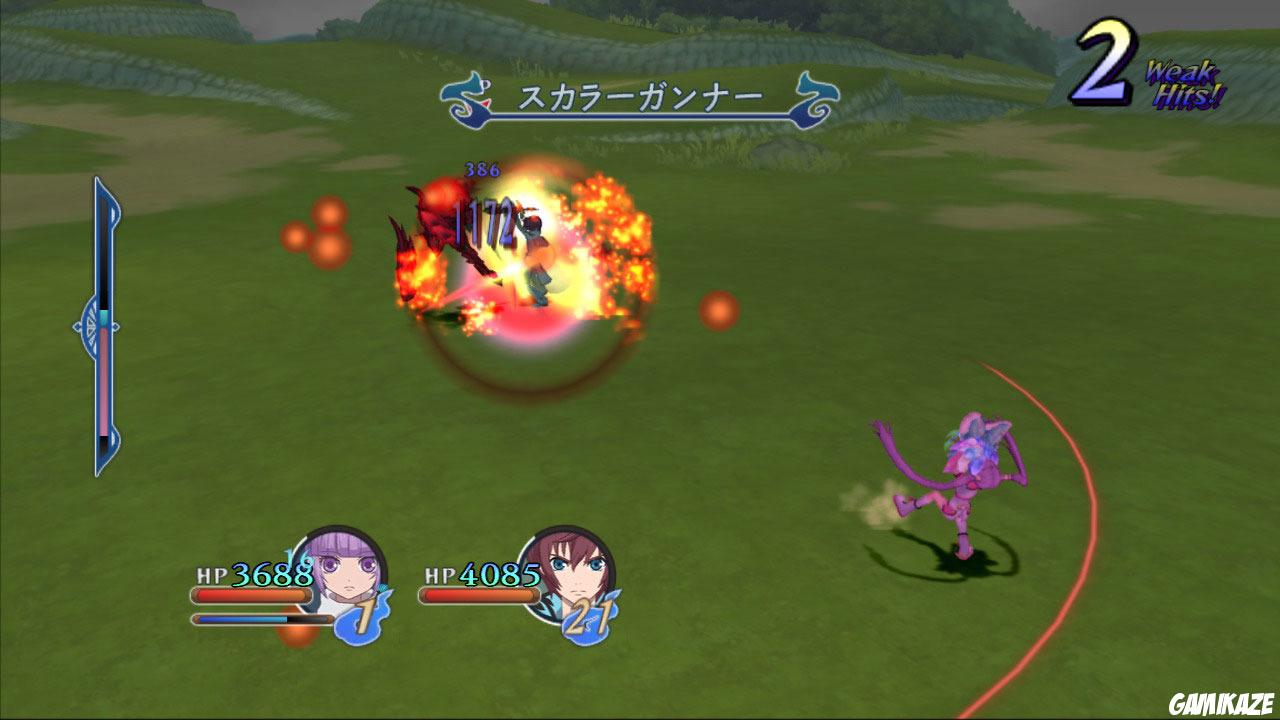Viewport: 1280px width, 720px height.
Task: Select the HP 4085 value label
Action: [x=484, y=575]
